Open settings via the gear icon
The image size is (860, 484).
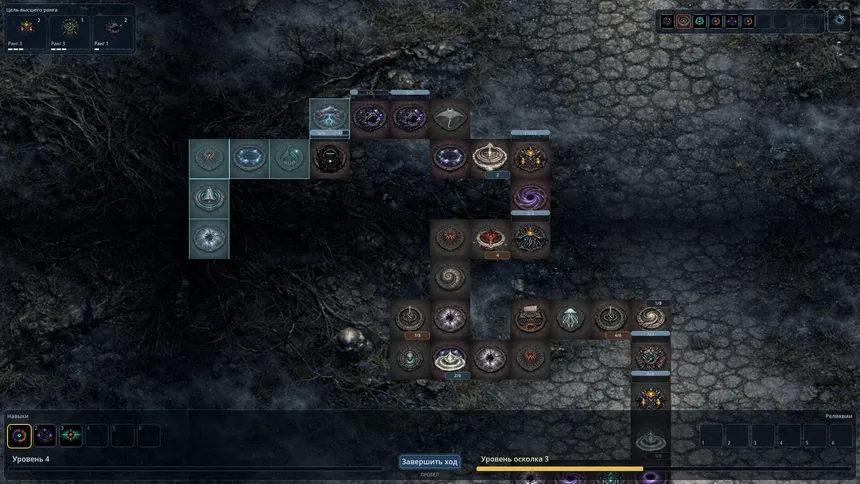(838, 20)
